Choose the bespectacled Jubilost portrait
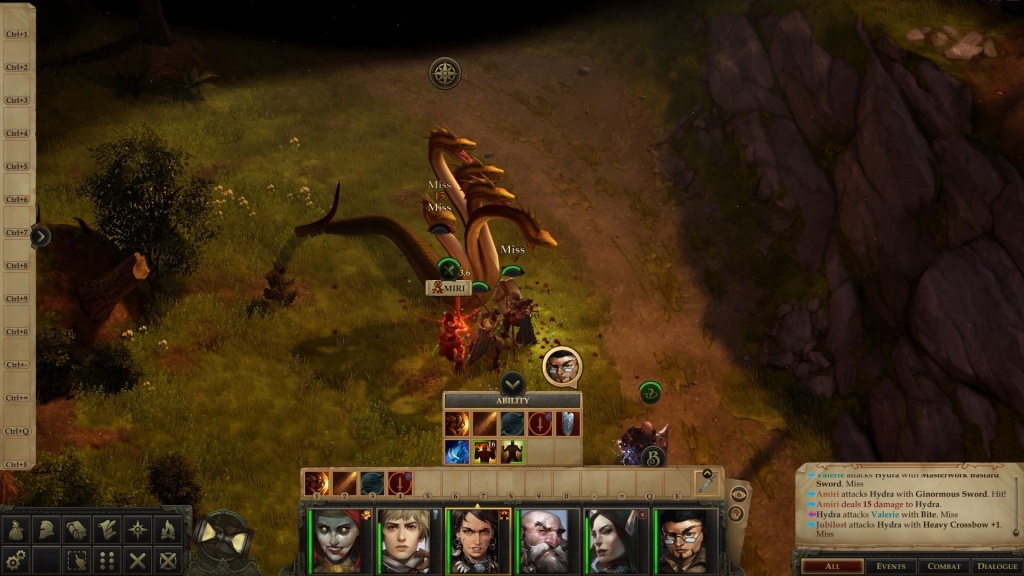The height and width of the screenshot is (576, 1024). pos(685,541)
